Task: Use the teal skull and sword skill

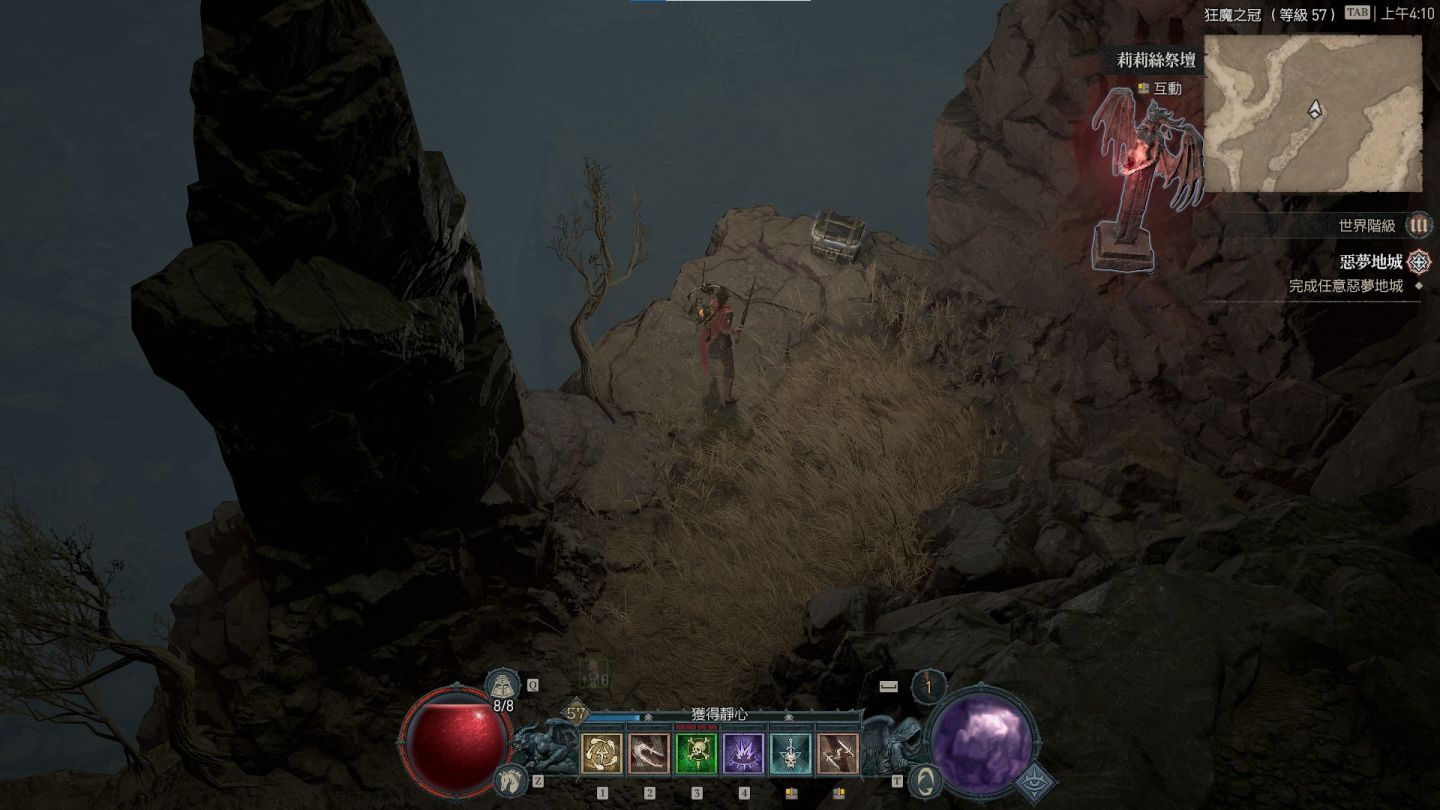Action: click(791, 753)
